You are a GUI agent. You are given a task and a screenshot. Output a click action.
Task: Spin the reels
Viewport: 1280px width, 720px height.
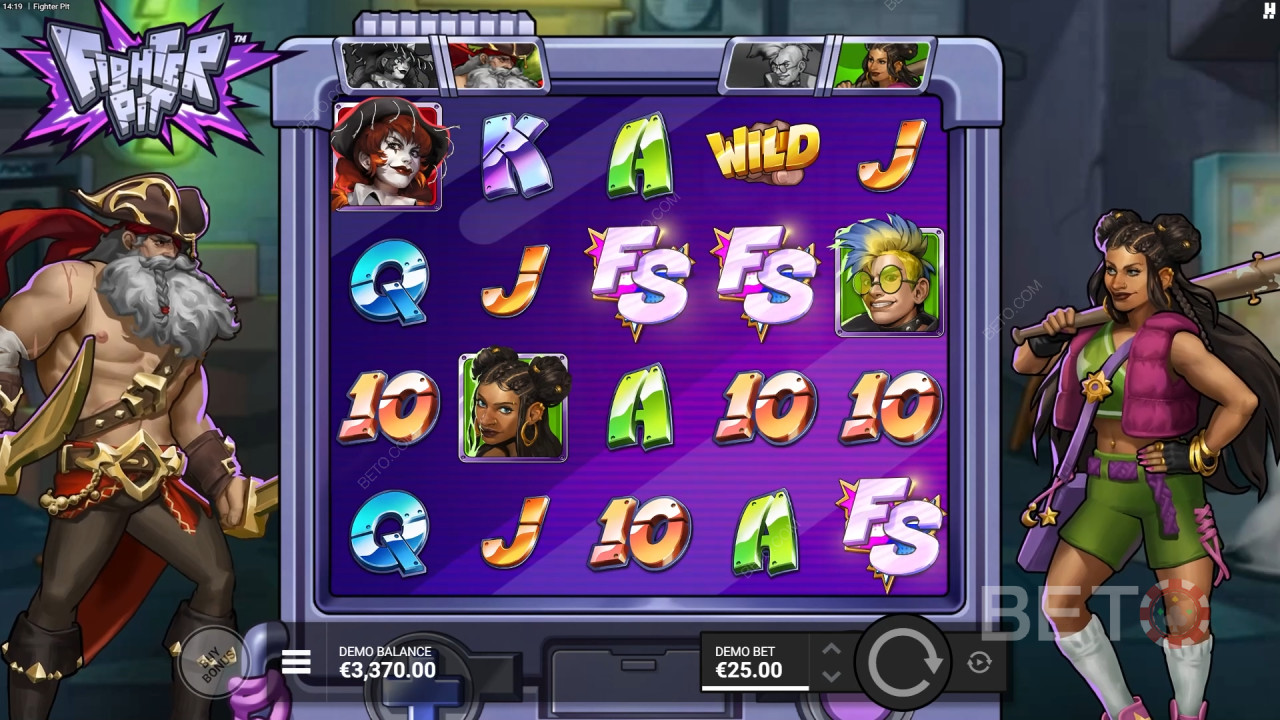(906, 662)
